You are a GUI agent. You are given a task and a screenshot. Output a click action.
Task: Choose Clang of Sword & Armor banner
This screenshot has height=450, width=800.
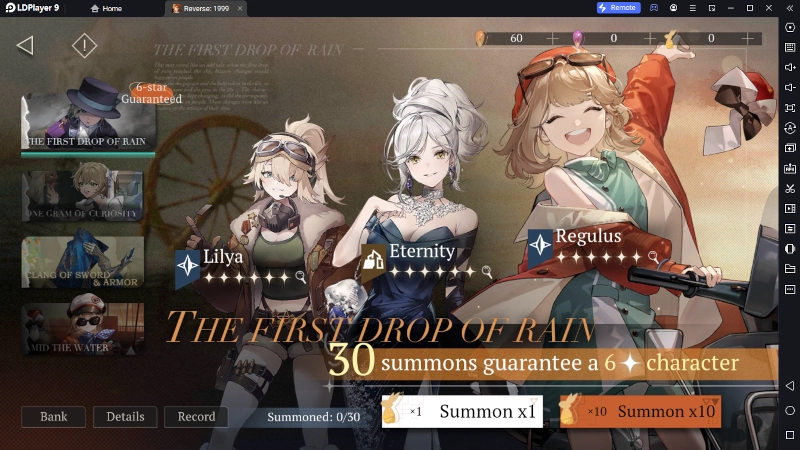click(x=83, y=262)
